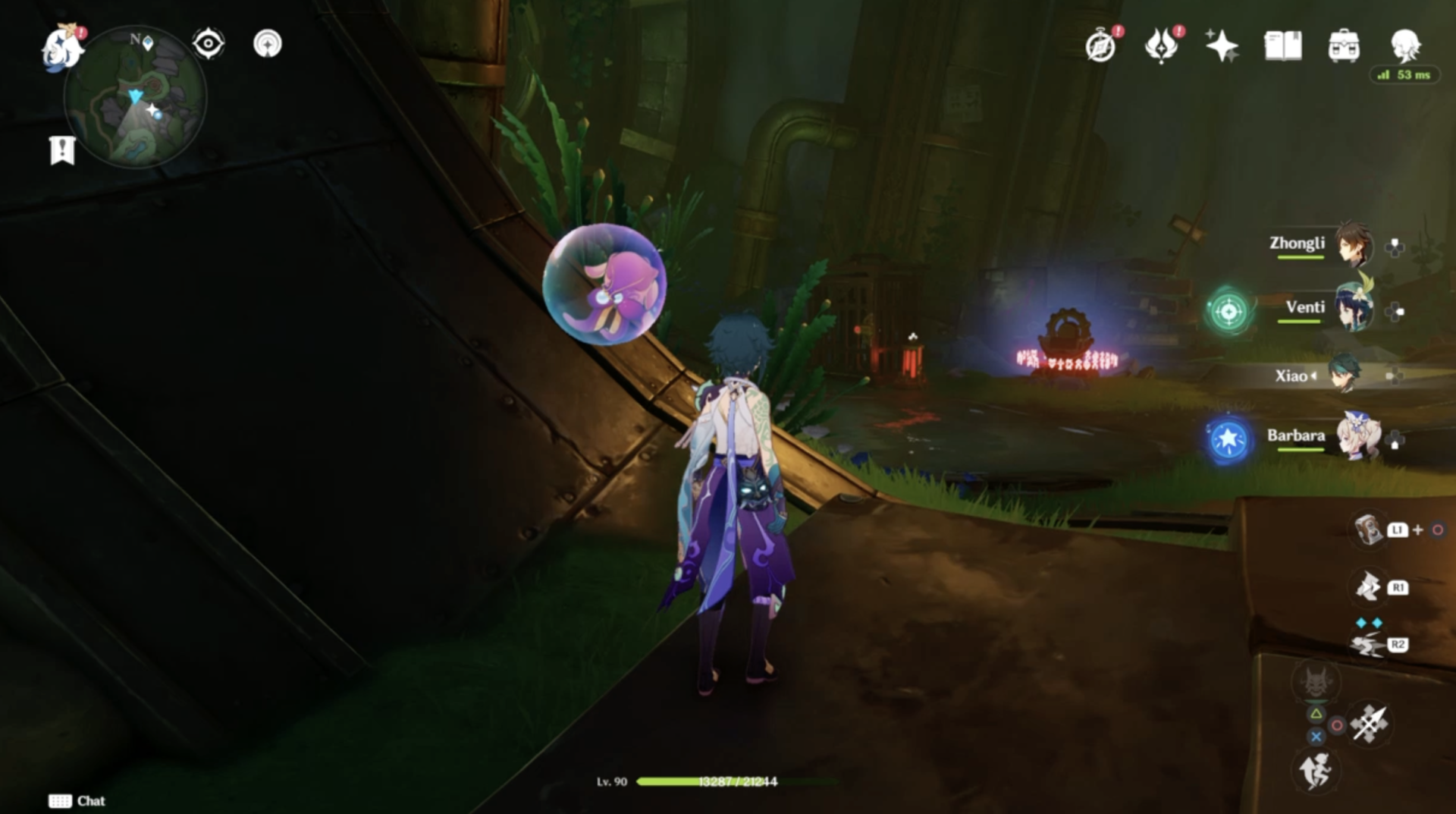The width and height of the screenshot is (1456, 814).
Task: Click the quest exclamation banner below the minimap
Action: coord(63,149)
